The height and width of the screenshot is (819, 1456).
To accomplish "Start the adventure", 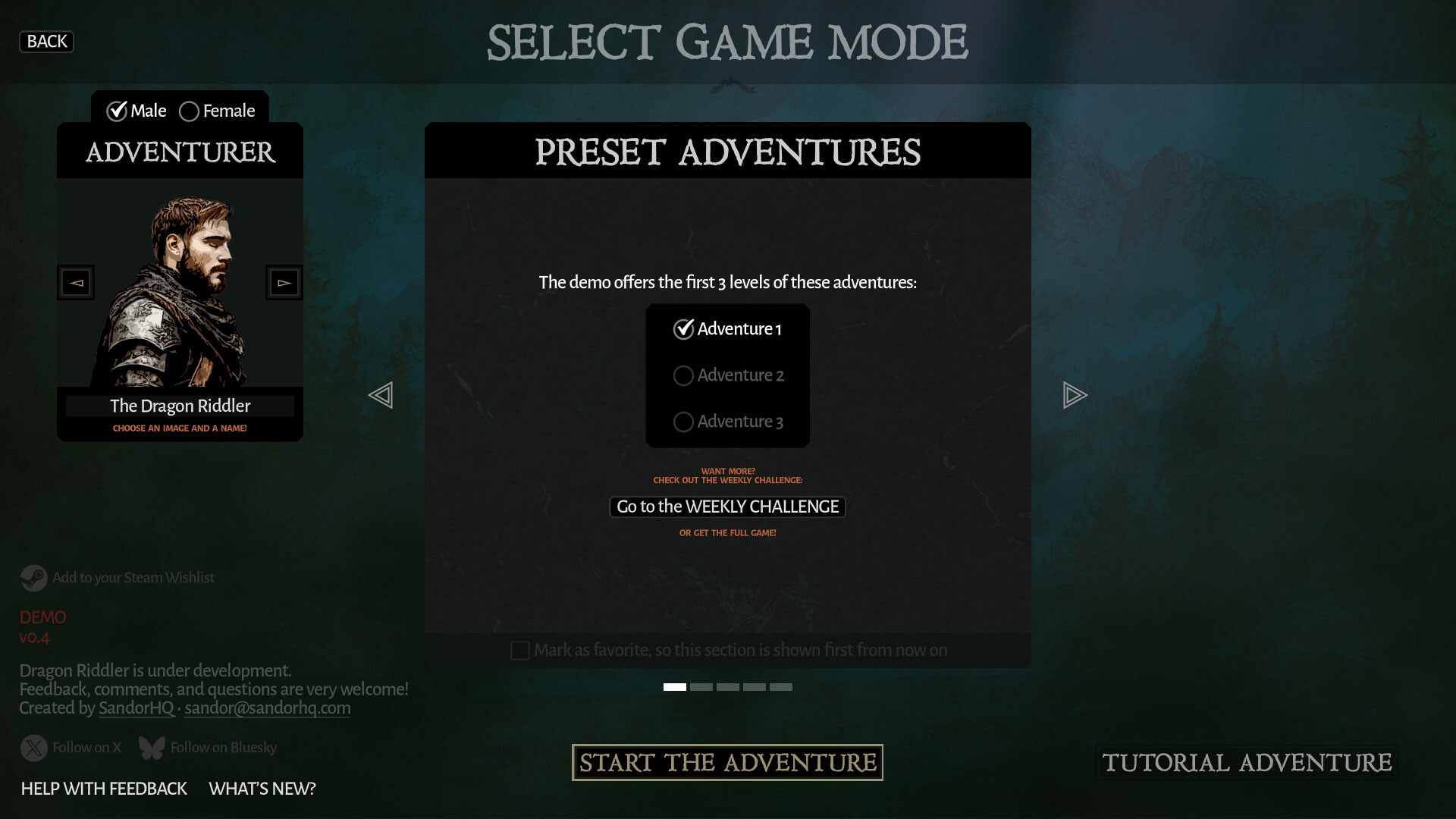I will tap(727, 762).
